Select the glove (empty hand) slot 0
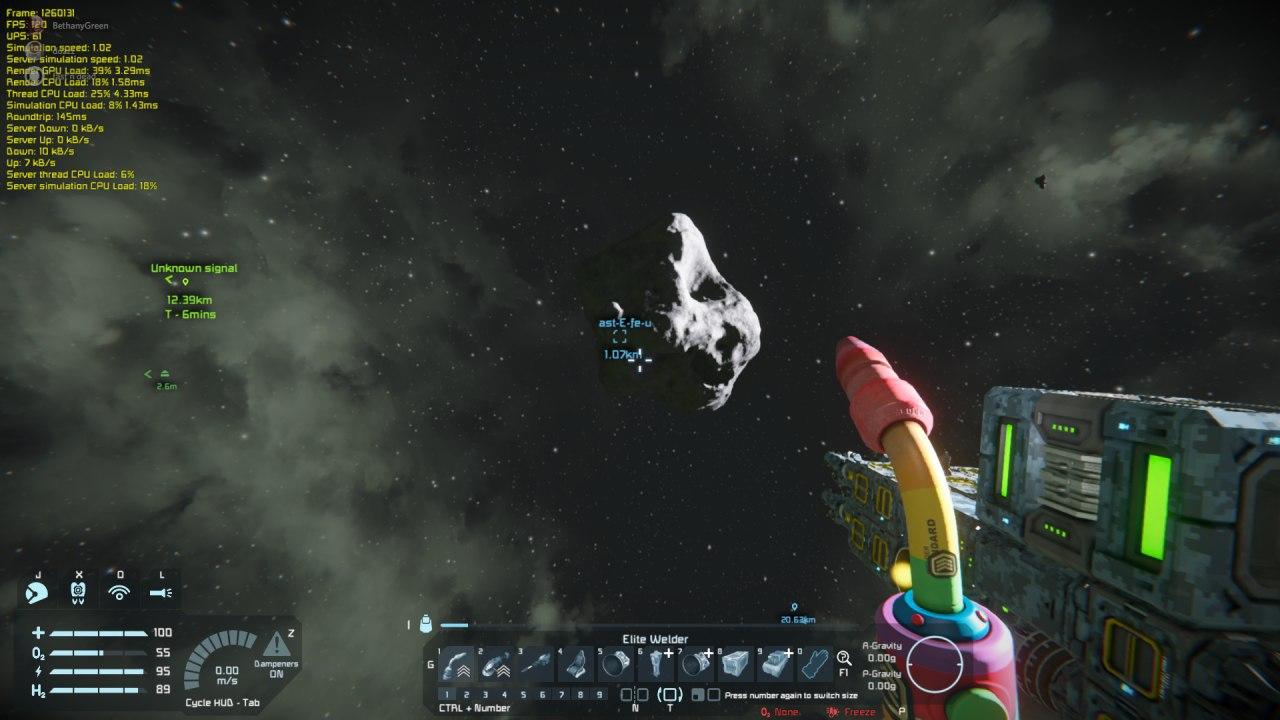The width and height of the screenshot is (1280, 720). [x=815, y=664]
